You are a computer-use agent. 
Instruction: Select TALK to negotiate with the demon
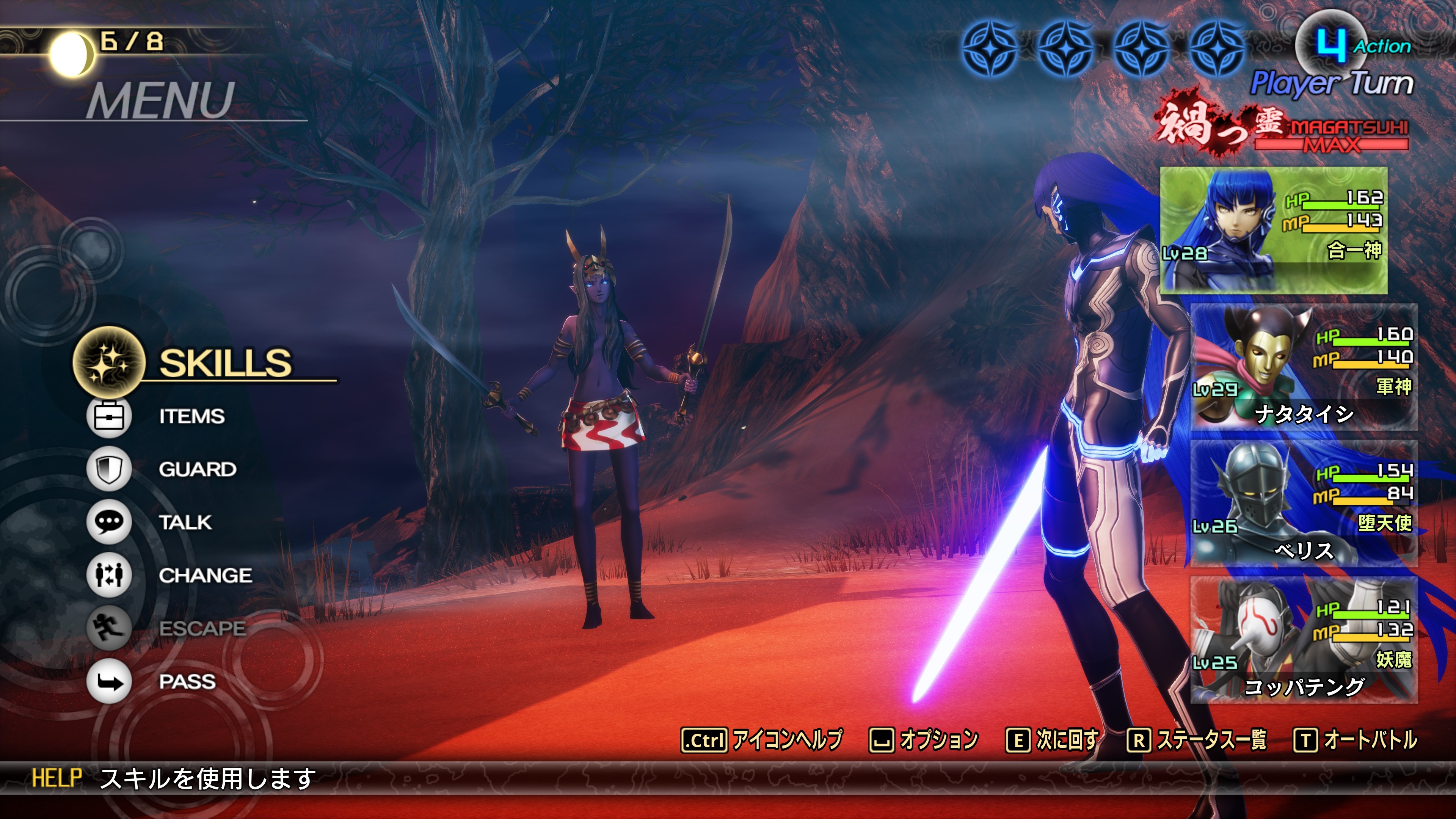[x=185, y=522]
